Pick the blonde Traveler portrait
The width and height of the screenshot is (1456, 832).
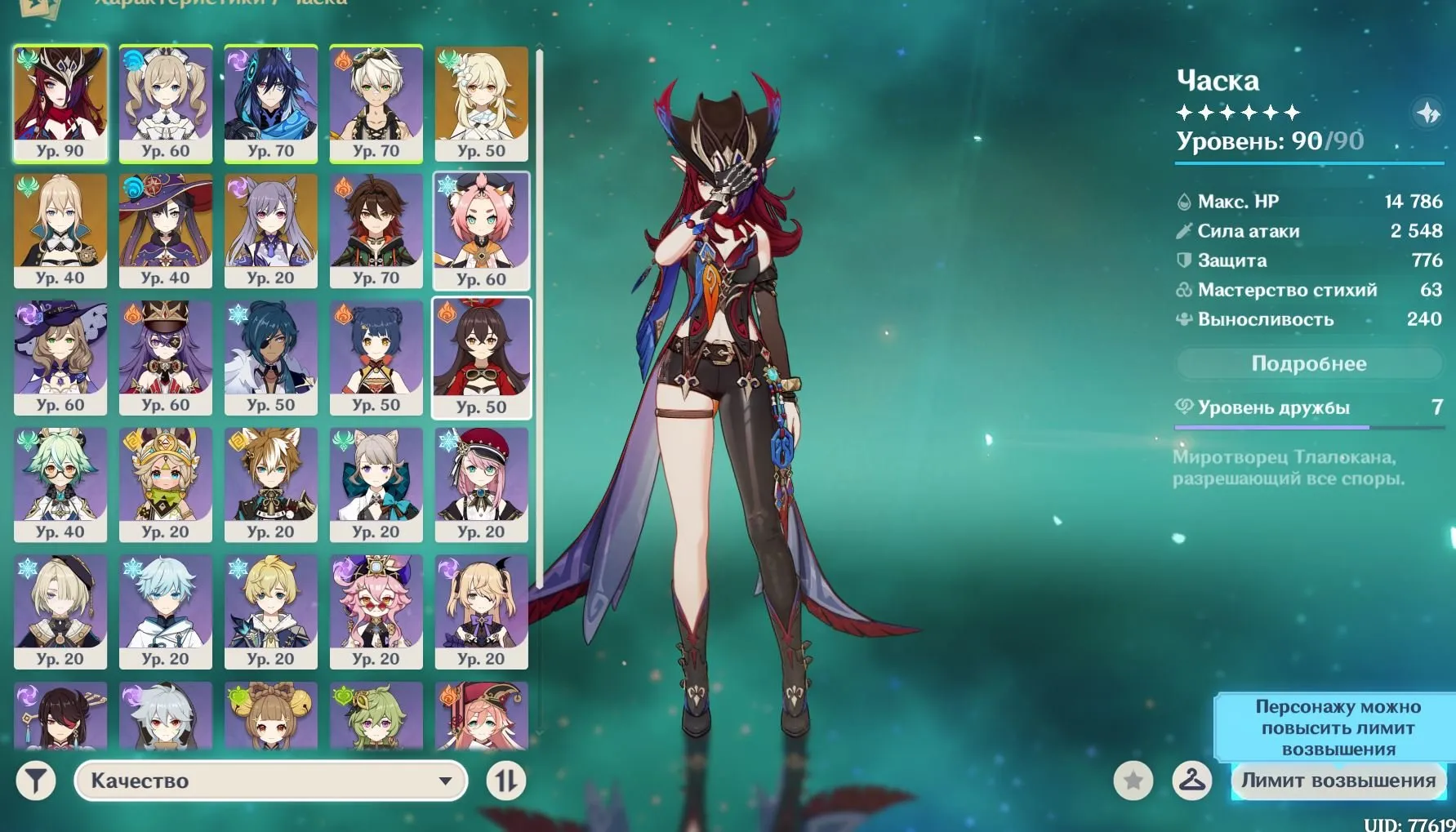point(482,103)
